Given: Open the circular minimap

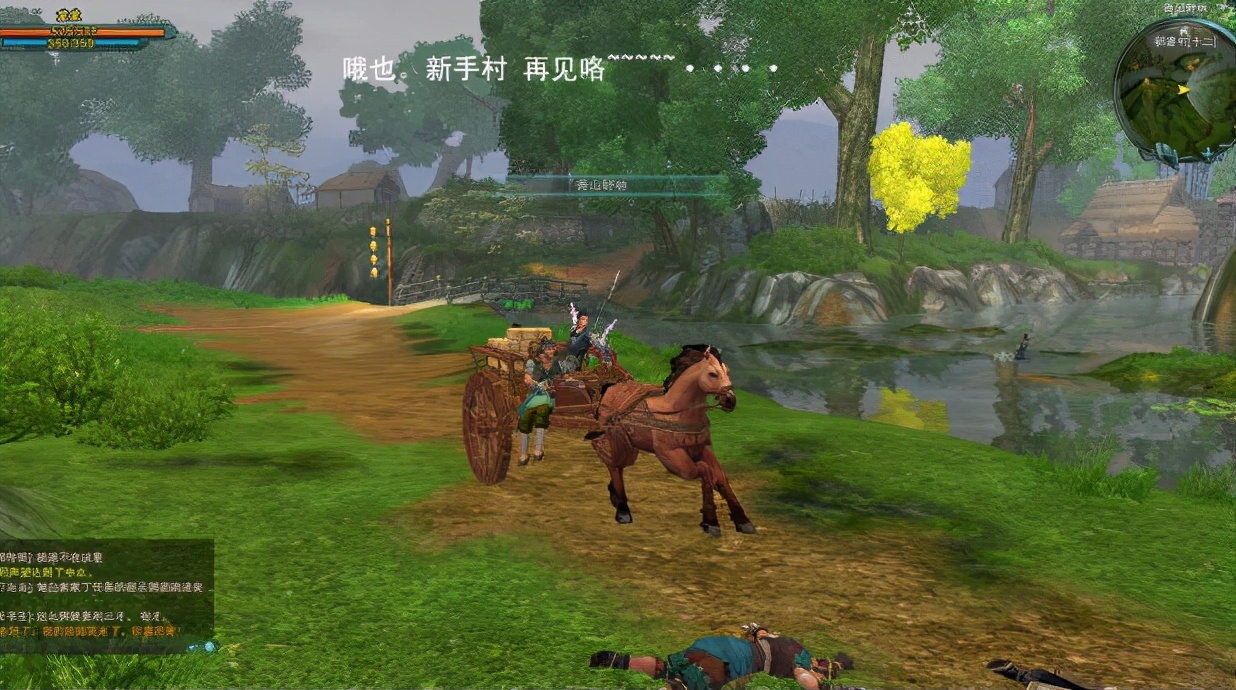Looking at the screenshot, I should pos(1178,90).
